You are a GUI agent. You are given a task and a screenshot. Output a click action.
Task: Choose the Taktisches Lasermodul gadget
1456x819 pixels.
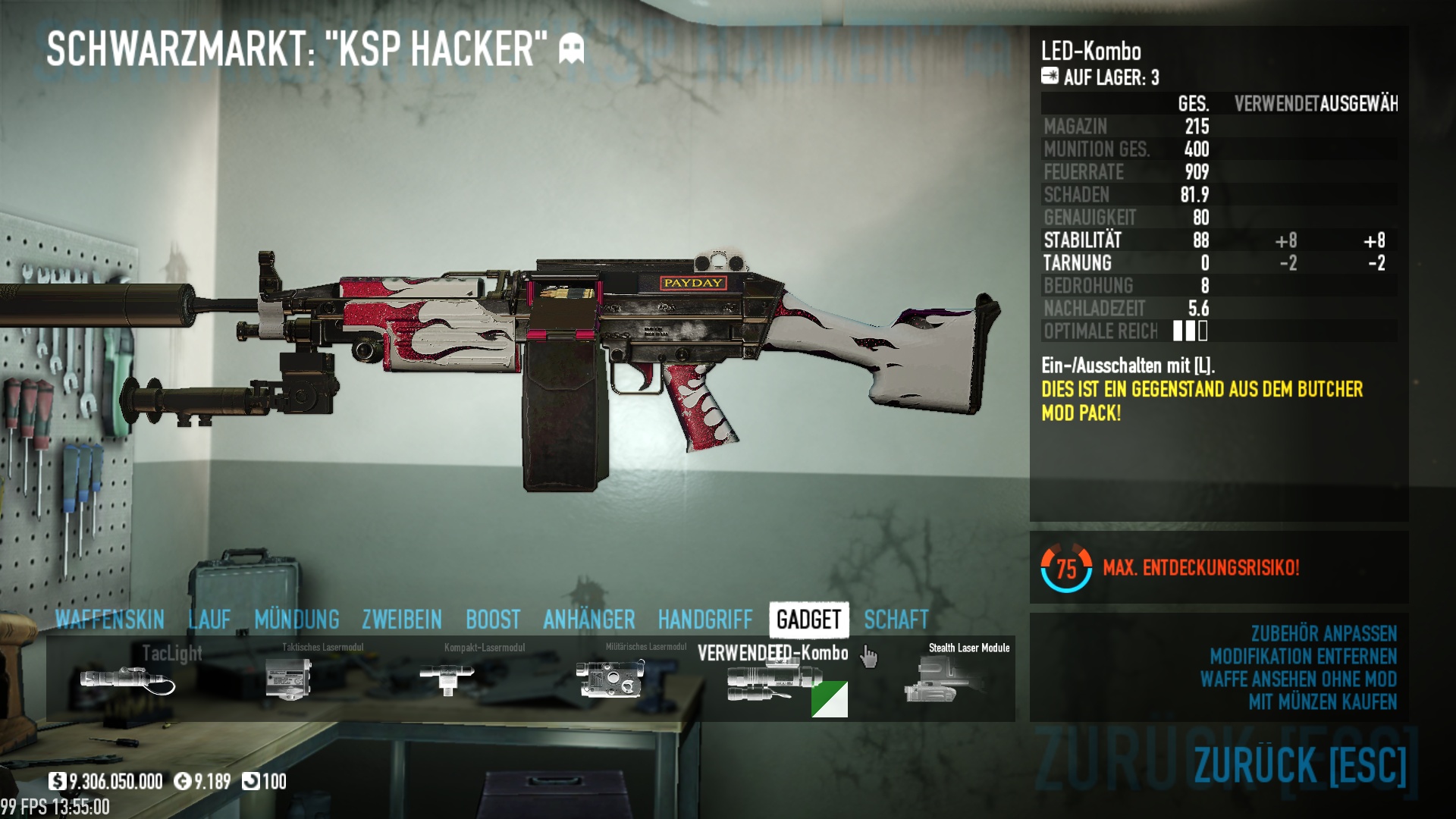tap(289, 679)
